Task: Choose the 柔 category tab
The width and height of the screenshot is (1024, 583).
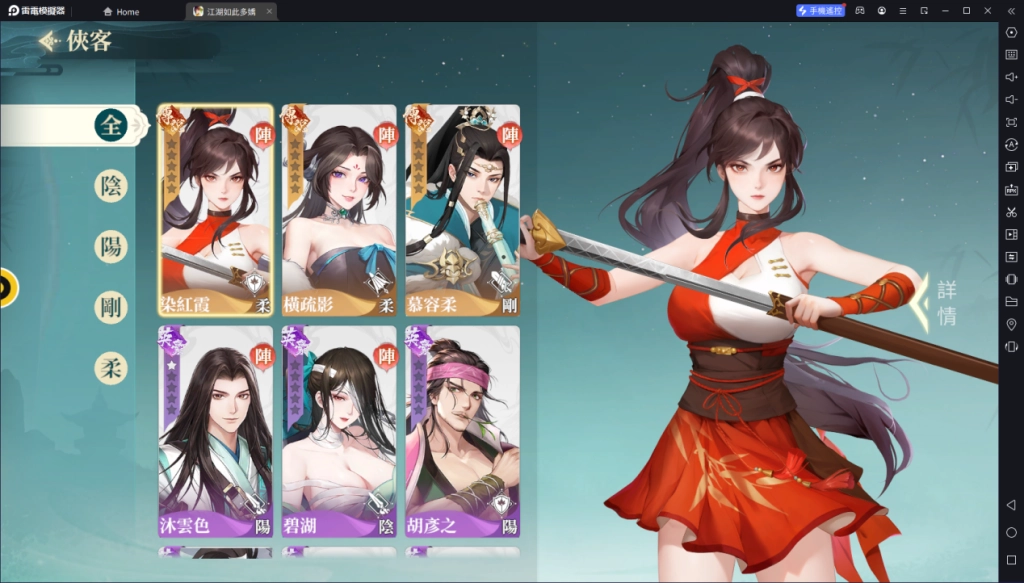Action: point(111,368)
